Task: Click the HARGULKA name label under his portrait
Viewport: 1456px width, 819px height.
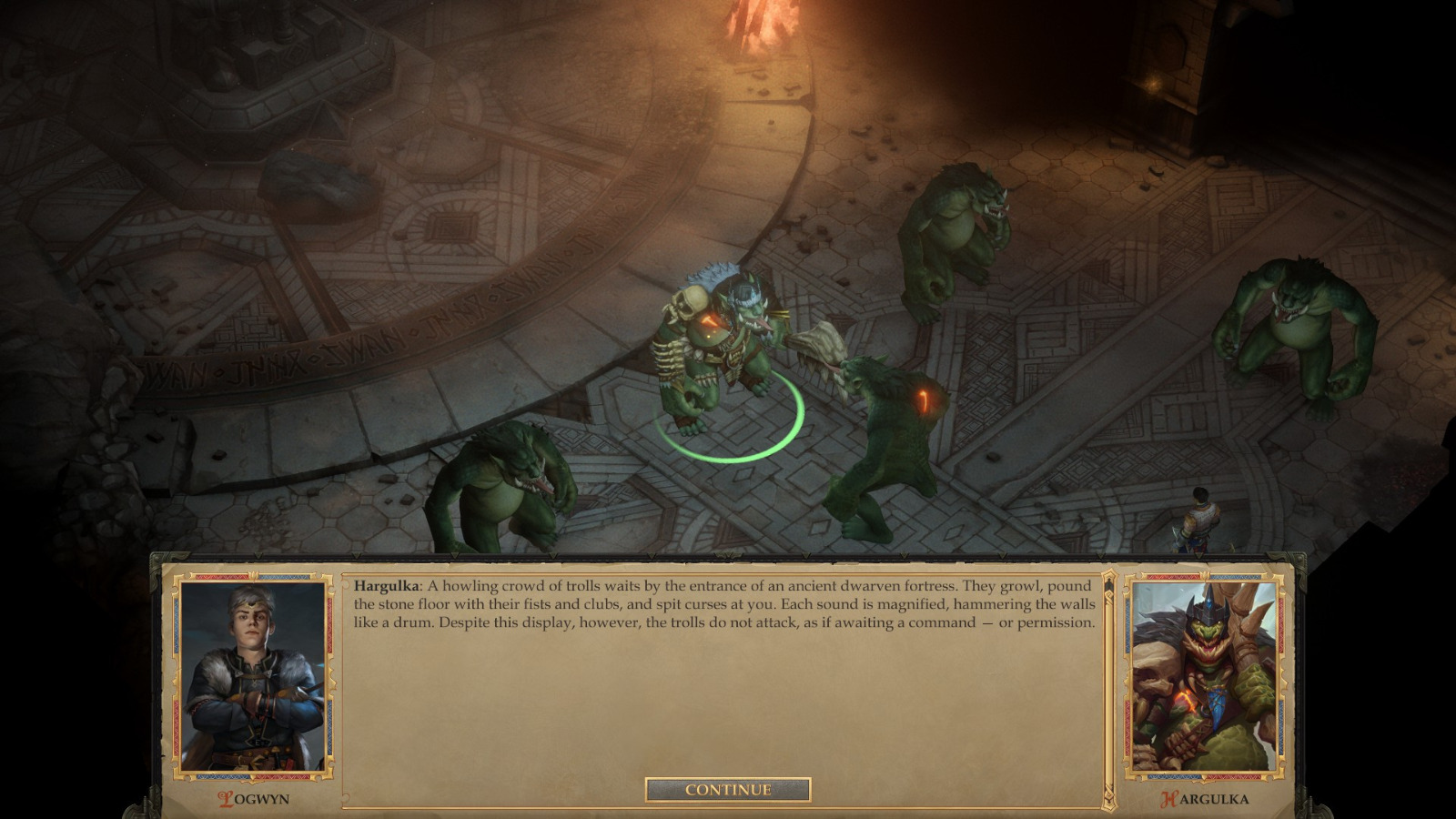Action: coord(1208,798)
